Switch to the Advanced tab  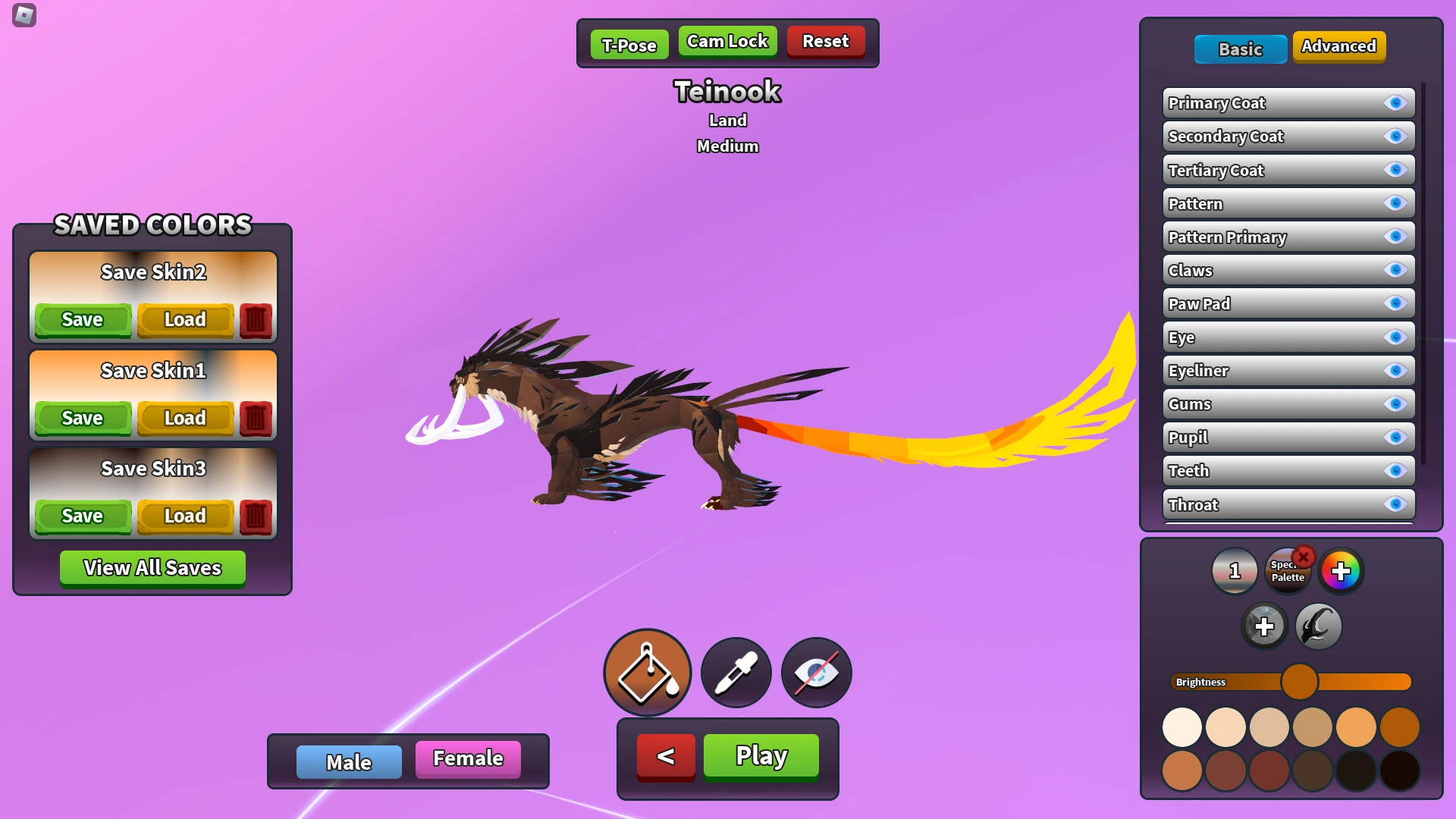point(1338,46)
